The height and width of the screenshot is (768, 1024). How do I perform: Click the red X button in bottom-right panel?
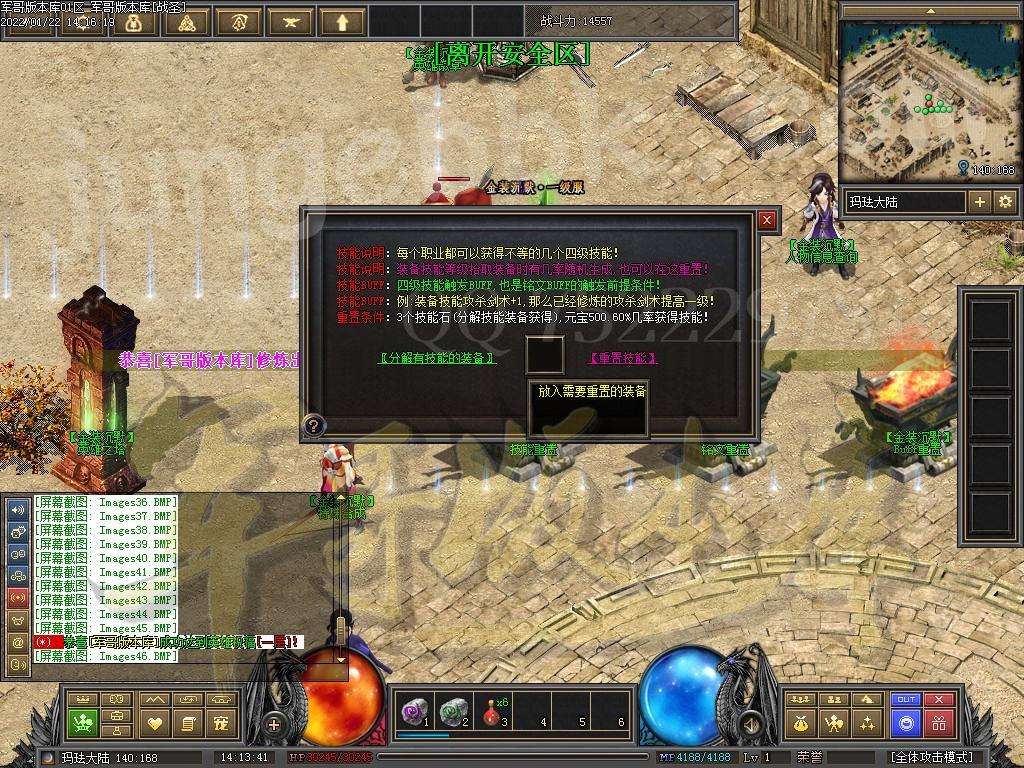938,699
